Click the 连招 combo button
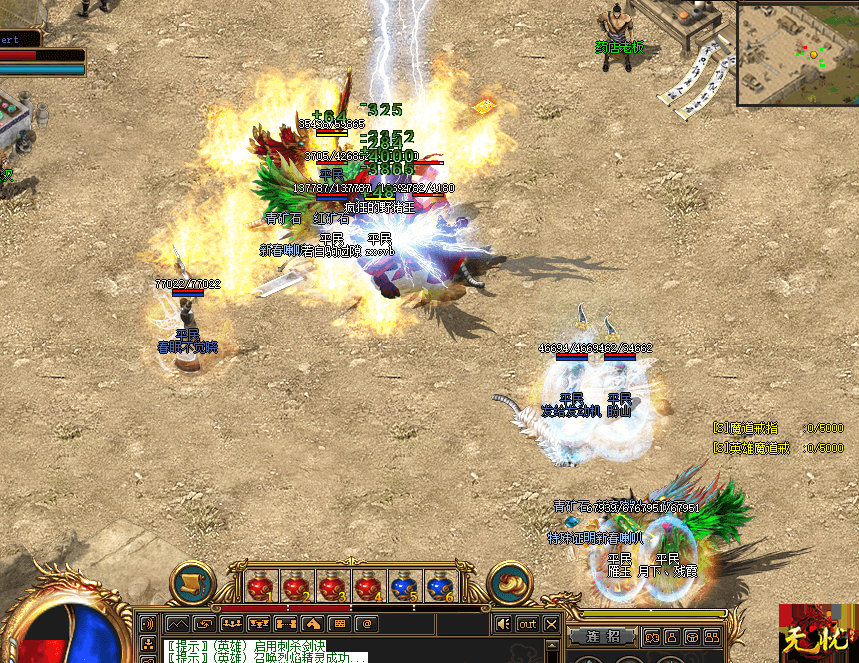Image resolution: width=859 pixels, height=663 pixels. [x=603, y=637]
